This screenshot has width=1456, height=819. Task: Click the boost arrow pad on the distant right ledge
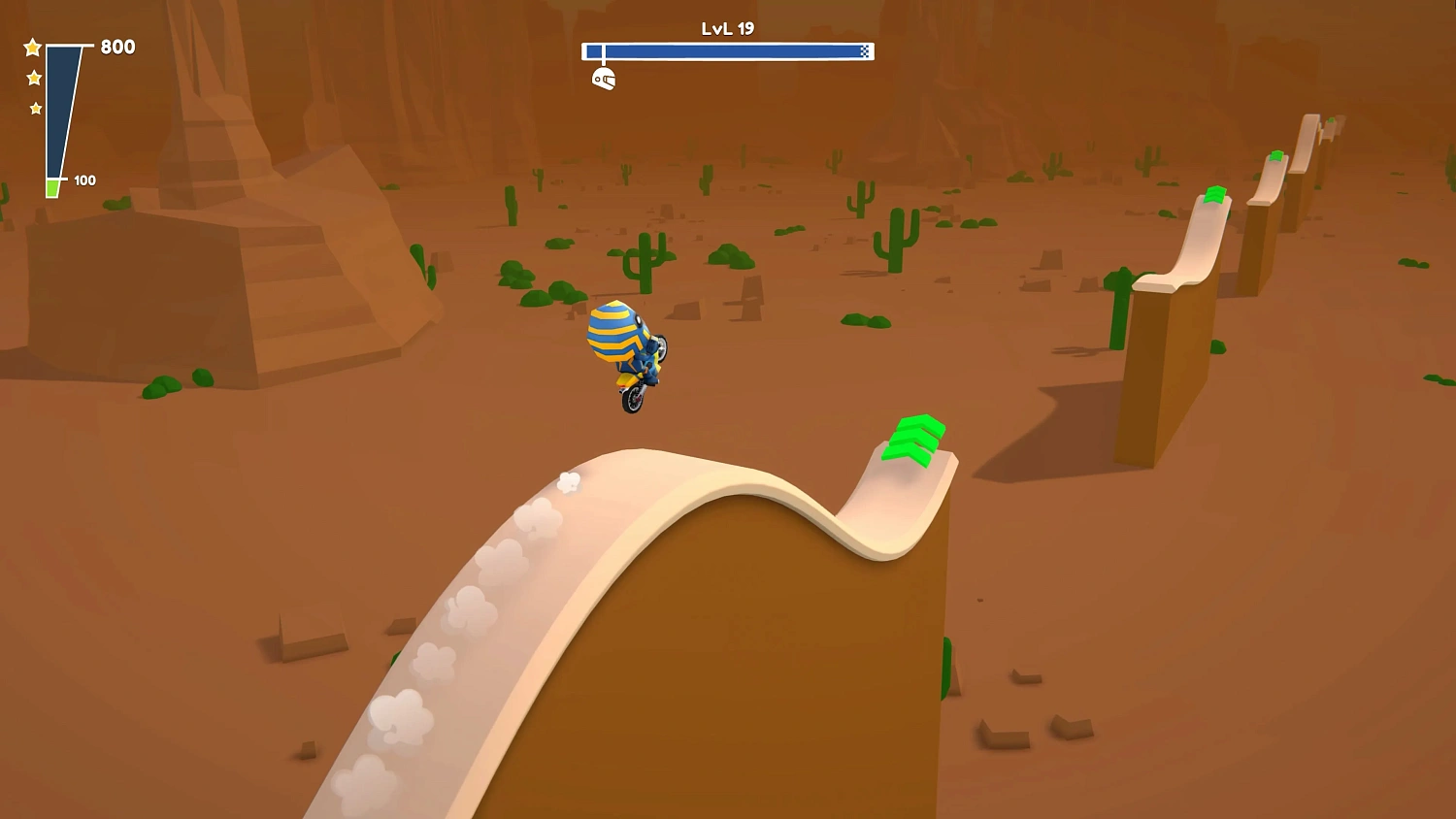(x=1216, y=193)
